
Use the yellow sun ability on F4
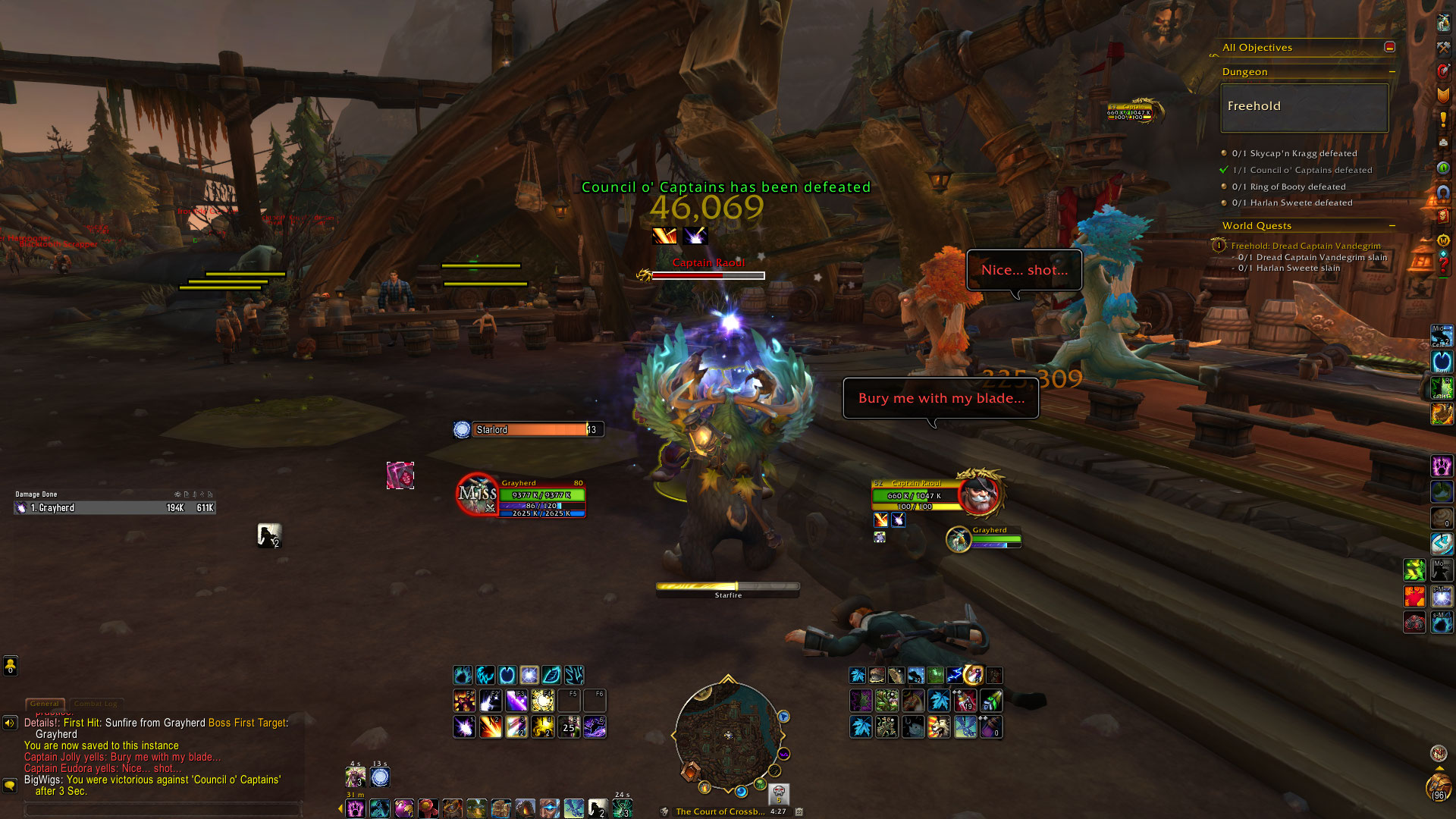pyautogui.click(x=543, y=701)
